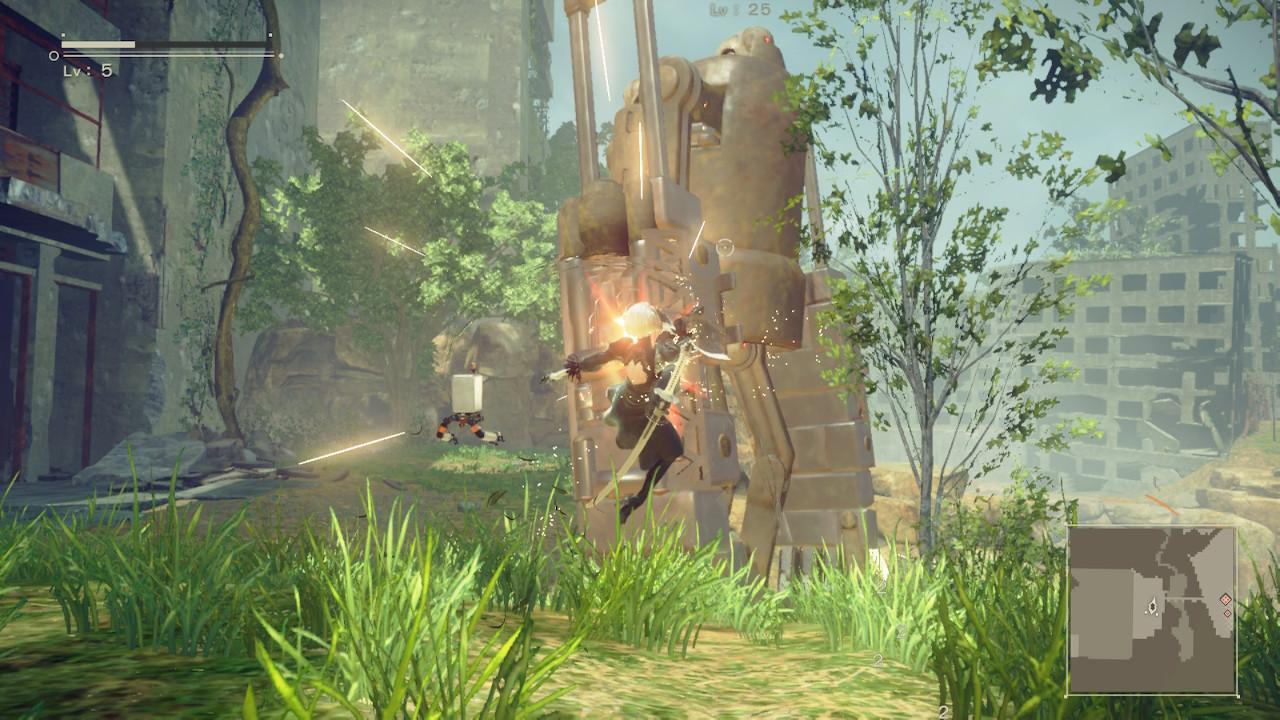Select the red diamond marker on the minimap
Screen dimensions: 1280x720
point(1225,599)
